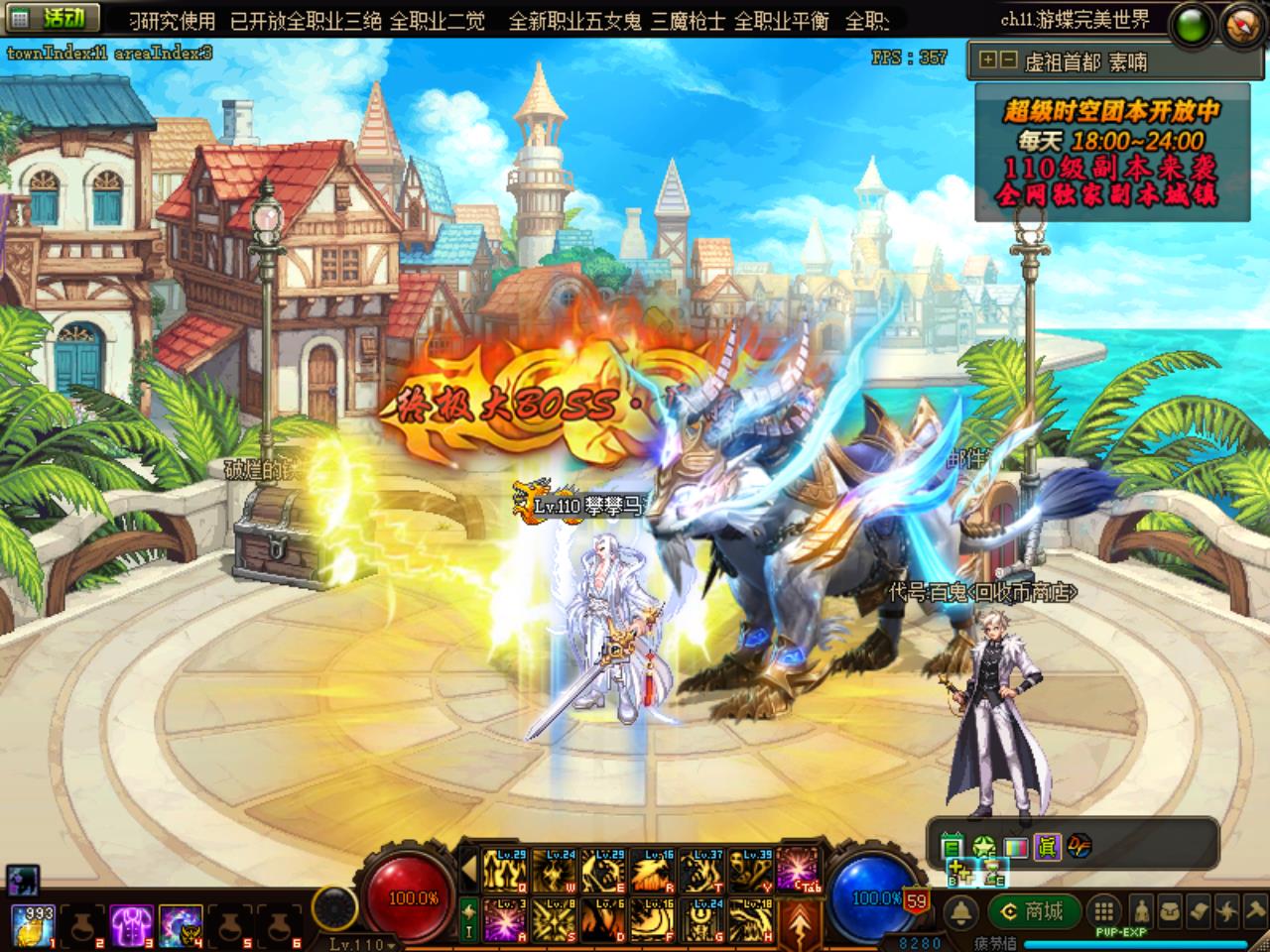Activate the purple burst skill on key A
Image resolution: width=1270 pixels, height=952 pixels.
506,918
